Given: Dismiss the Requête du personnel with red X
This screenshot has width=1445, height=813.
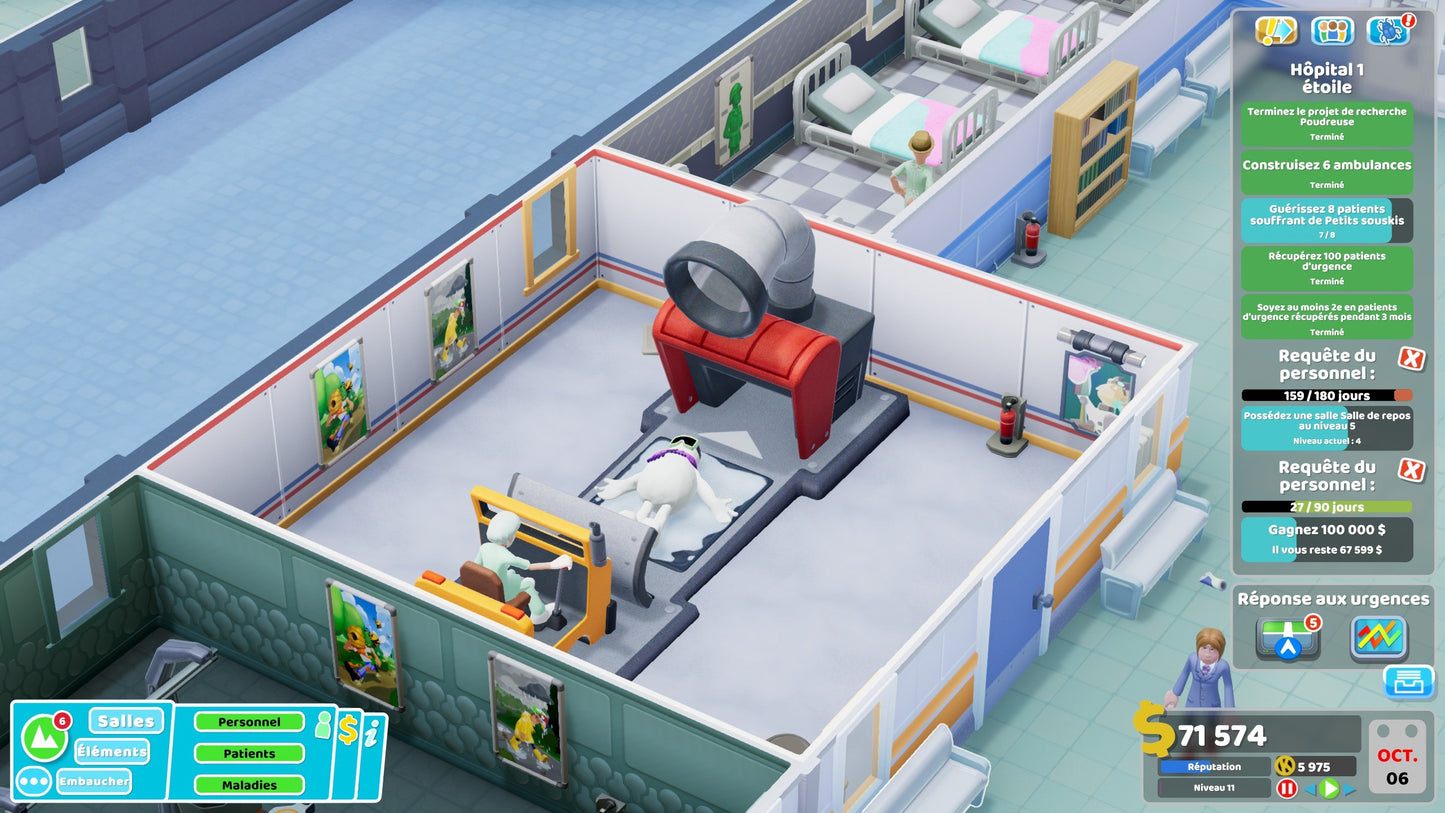Looking at the screenshot, I should coord(1412,358).
